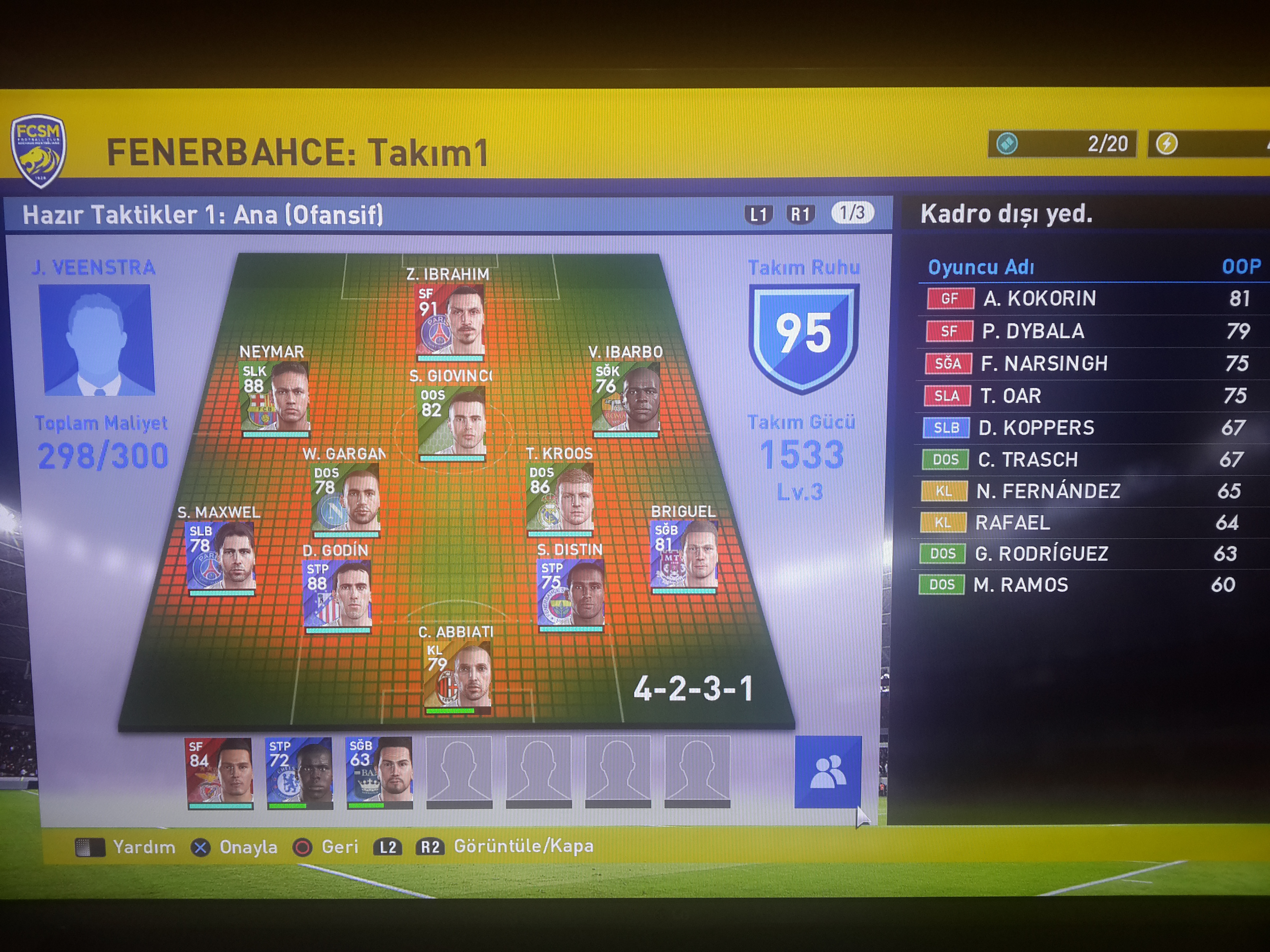Viewport: 1270px width, 952px height.
Task: Open the squad list blue button
Action: point(827,771)
